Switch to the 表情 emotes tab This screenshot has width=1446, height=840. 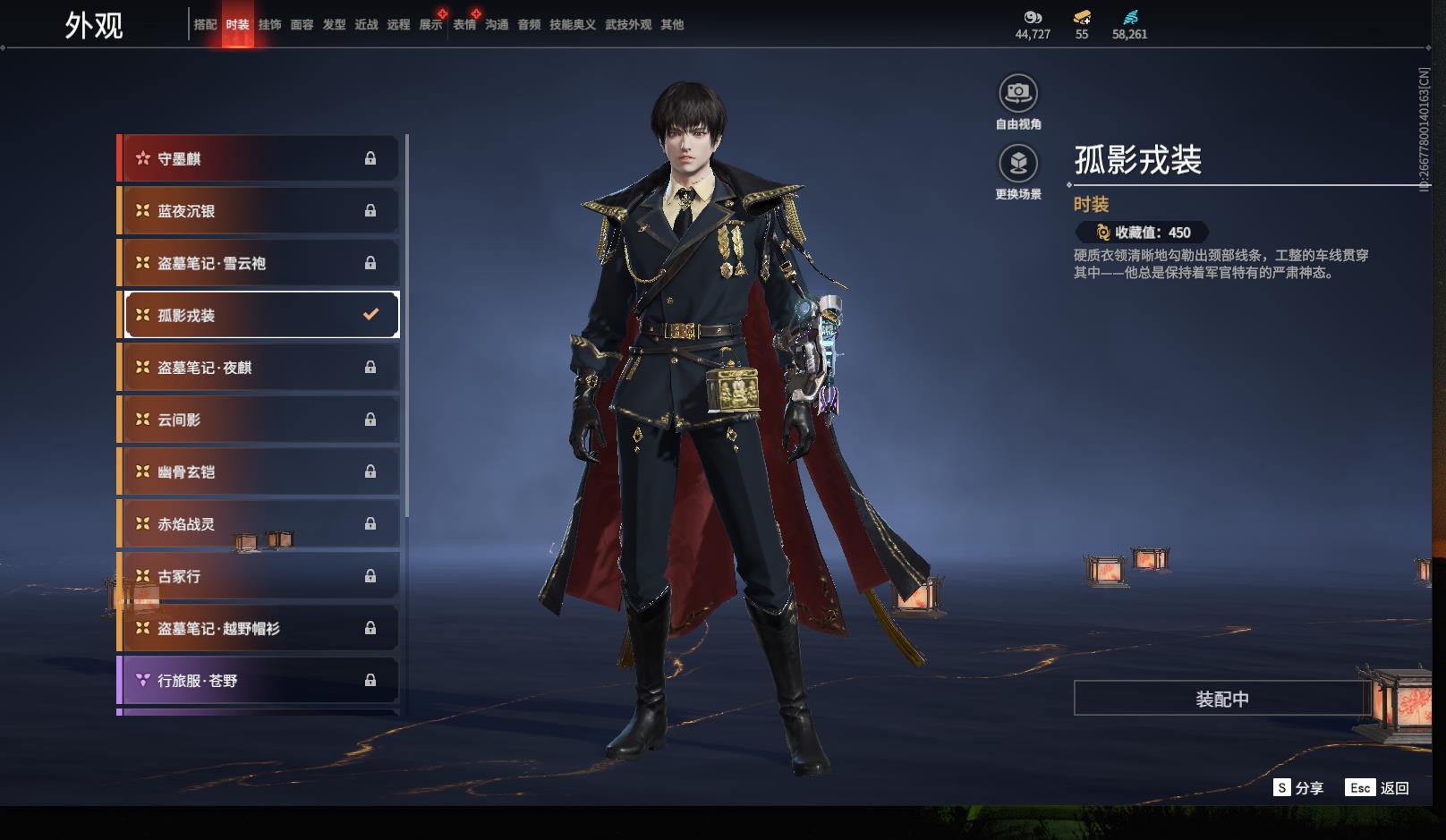464,25
